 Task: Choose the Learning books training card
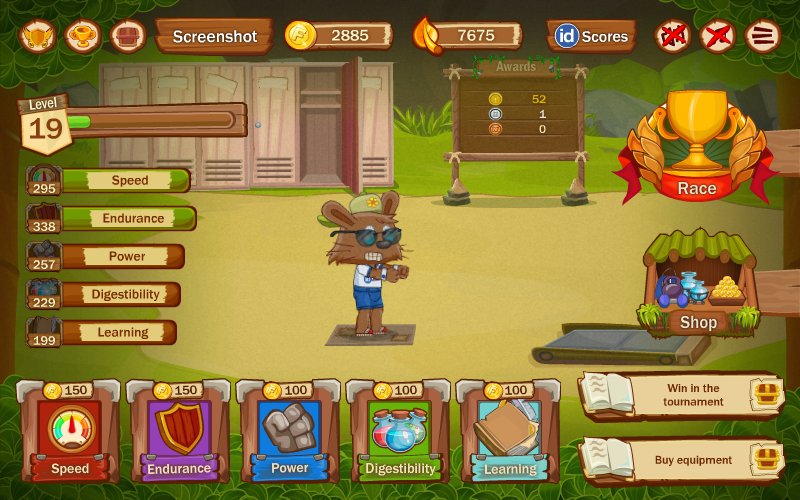click(510, 430)
